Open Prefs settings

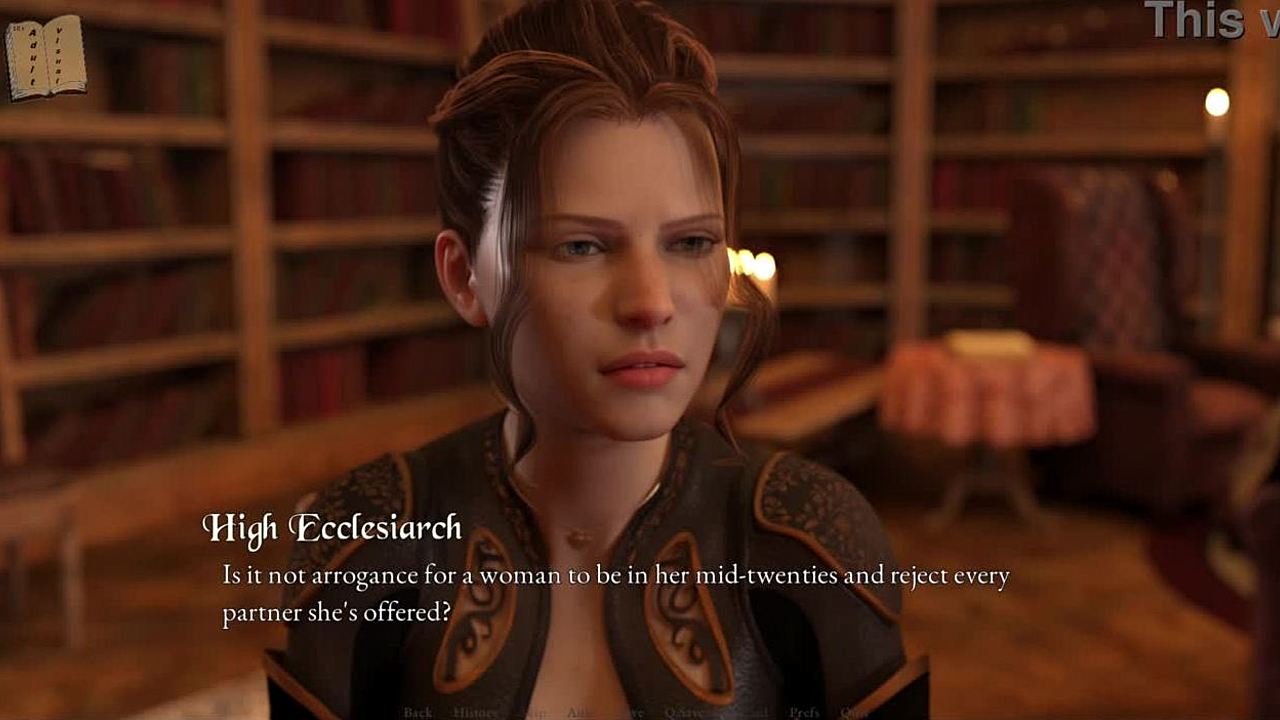805,712
